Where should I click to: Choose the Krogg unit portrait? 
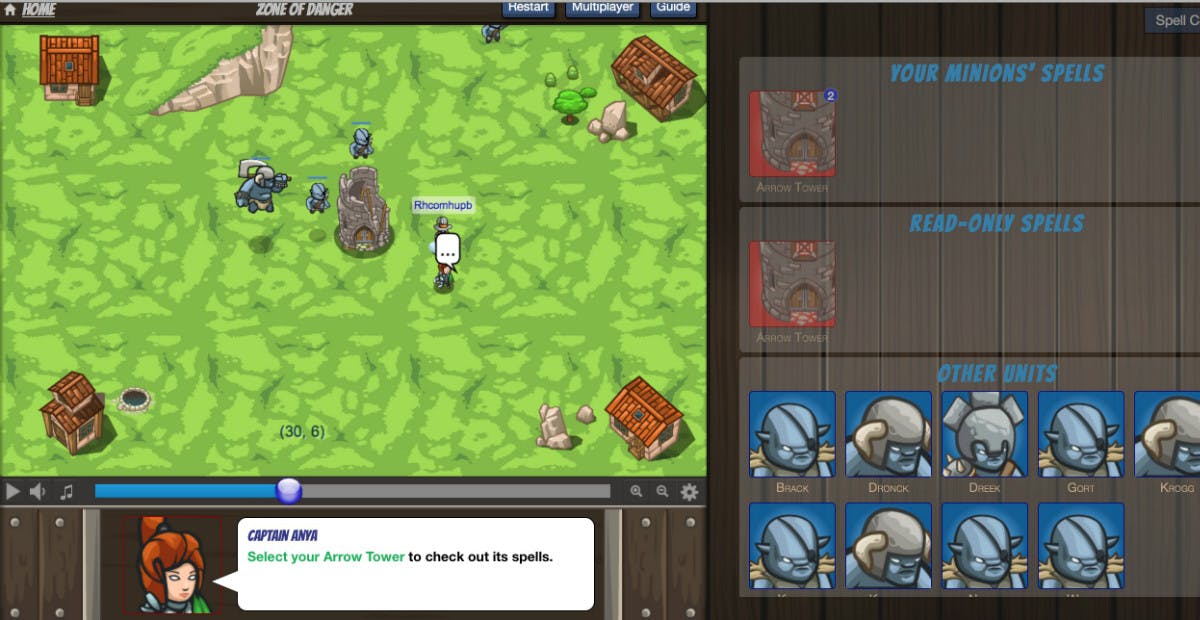point(1166,434)
